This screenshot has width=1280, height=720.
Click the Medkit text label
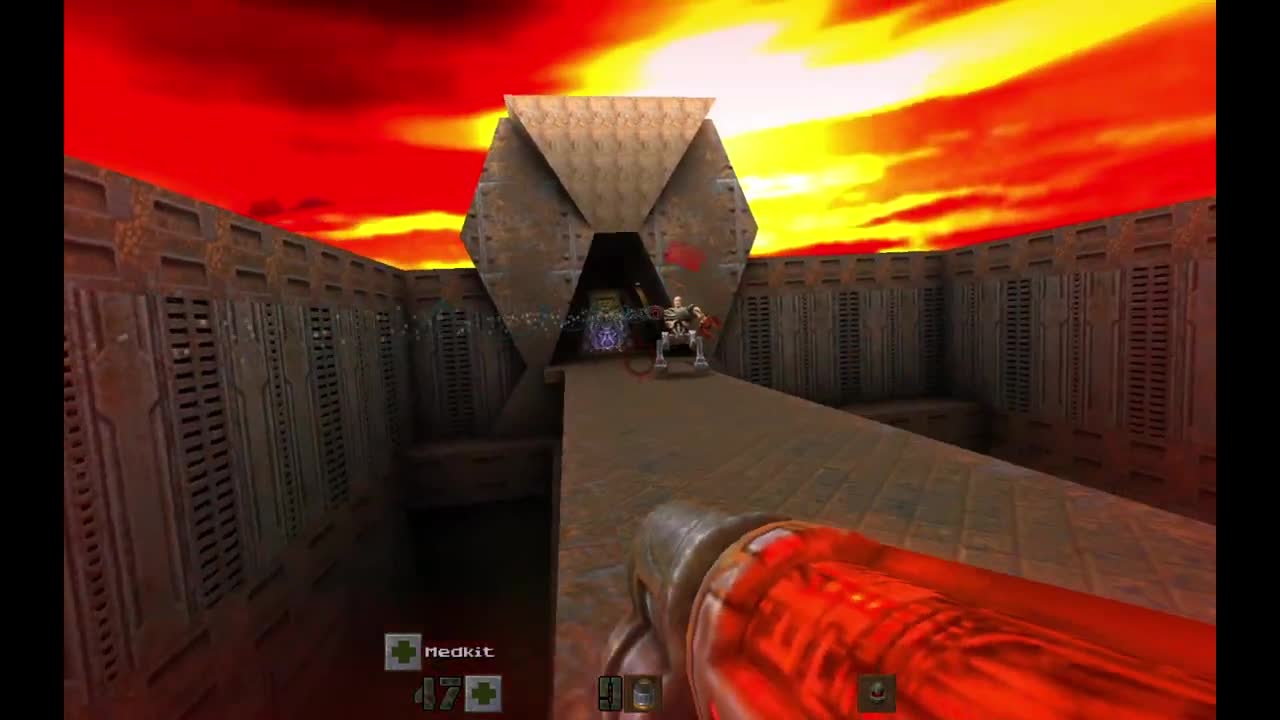click(460, 651)
